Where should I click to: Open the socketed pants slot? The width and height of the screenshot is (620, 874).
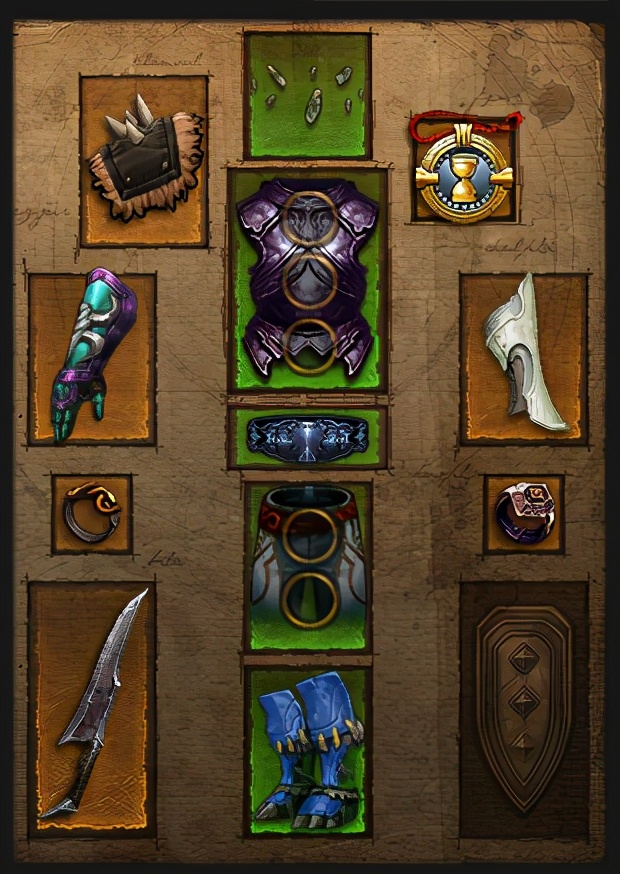pyautogui.click(x=307, y=567)
